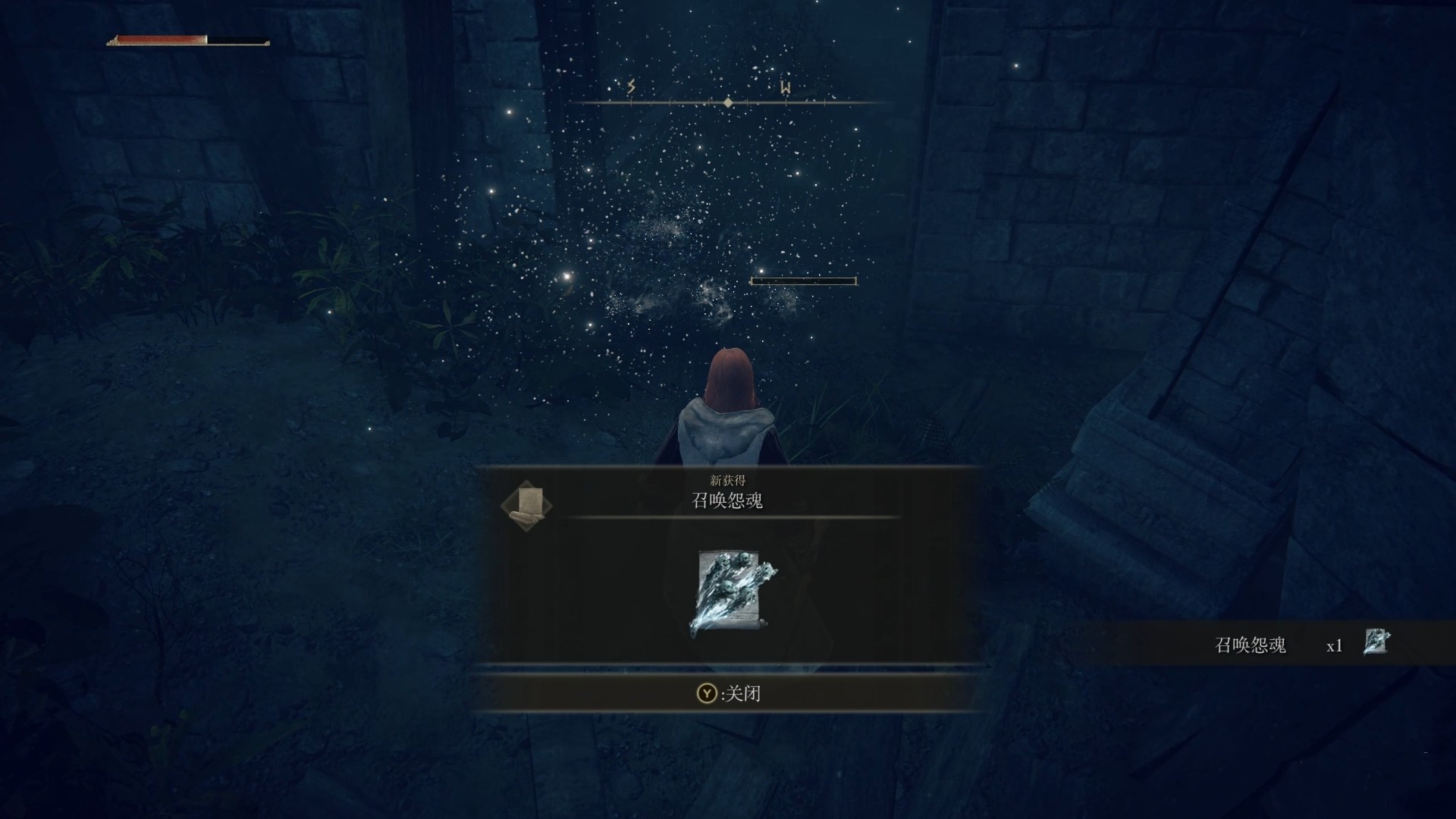Select the 召唤怨魂 scroll image in popup
The image size is (1456, 819).
point(731,594)
